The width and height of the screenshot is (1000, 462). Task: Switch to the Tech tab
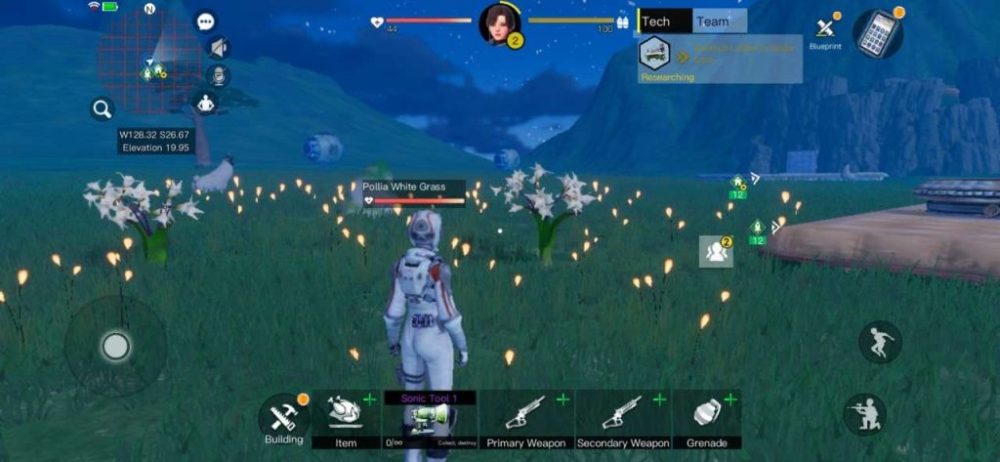click(663, 21)
